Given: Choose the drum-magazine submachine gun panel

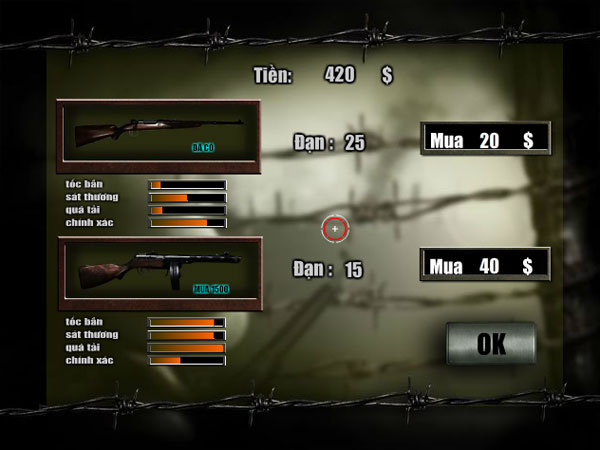Looking at the screenshot, I should 159,273.
